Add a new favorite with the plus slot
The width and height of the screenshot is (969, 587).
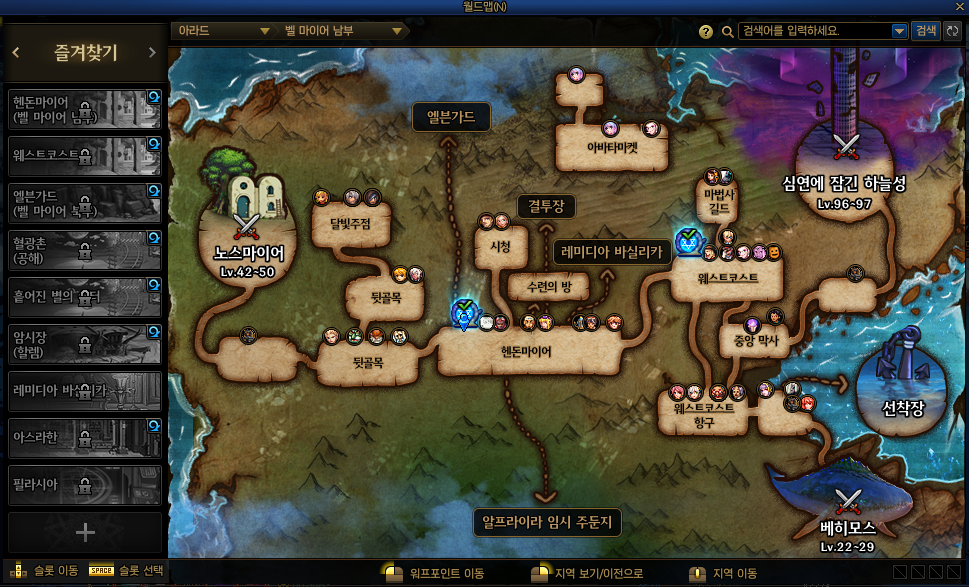pos(85,532)
